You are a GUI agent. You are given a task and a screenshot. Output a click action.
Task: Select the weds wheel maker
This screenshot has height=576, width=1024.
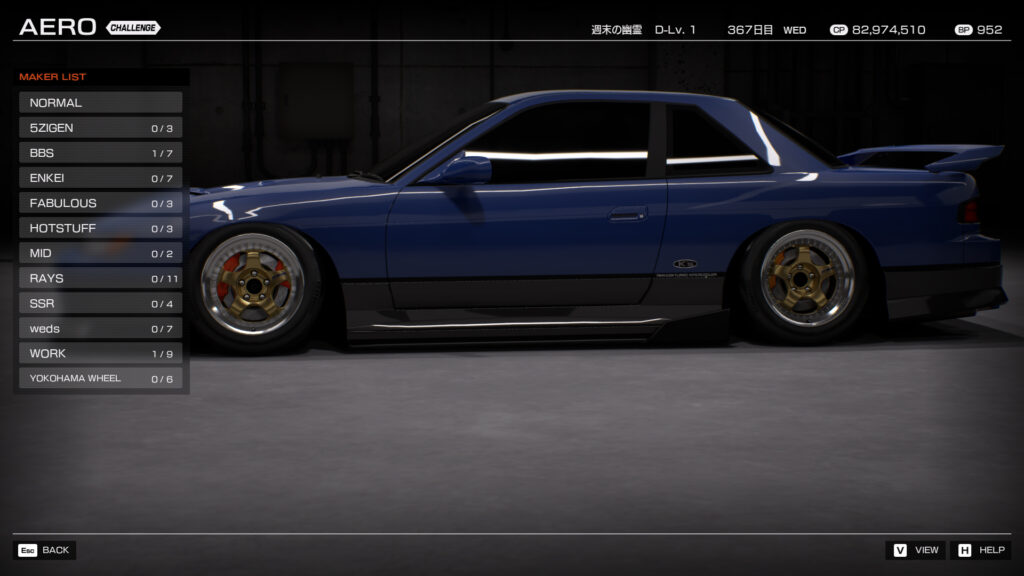tap(100, 328)
